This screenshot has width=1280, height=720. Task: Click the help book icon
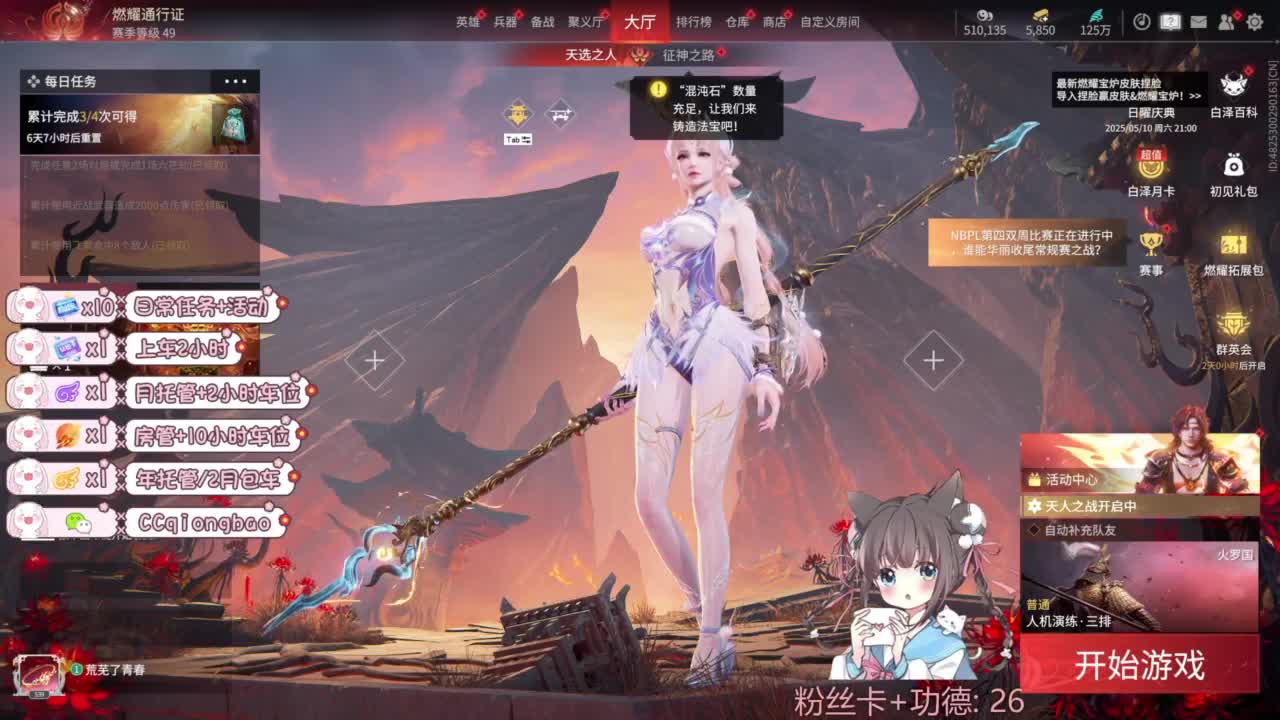coord(1170,21)
